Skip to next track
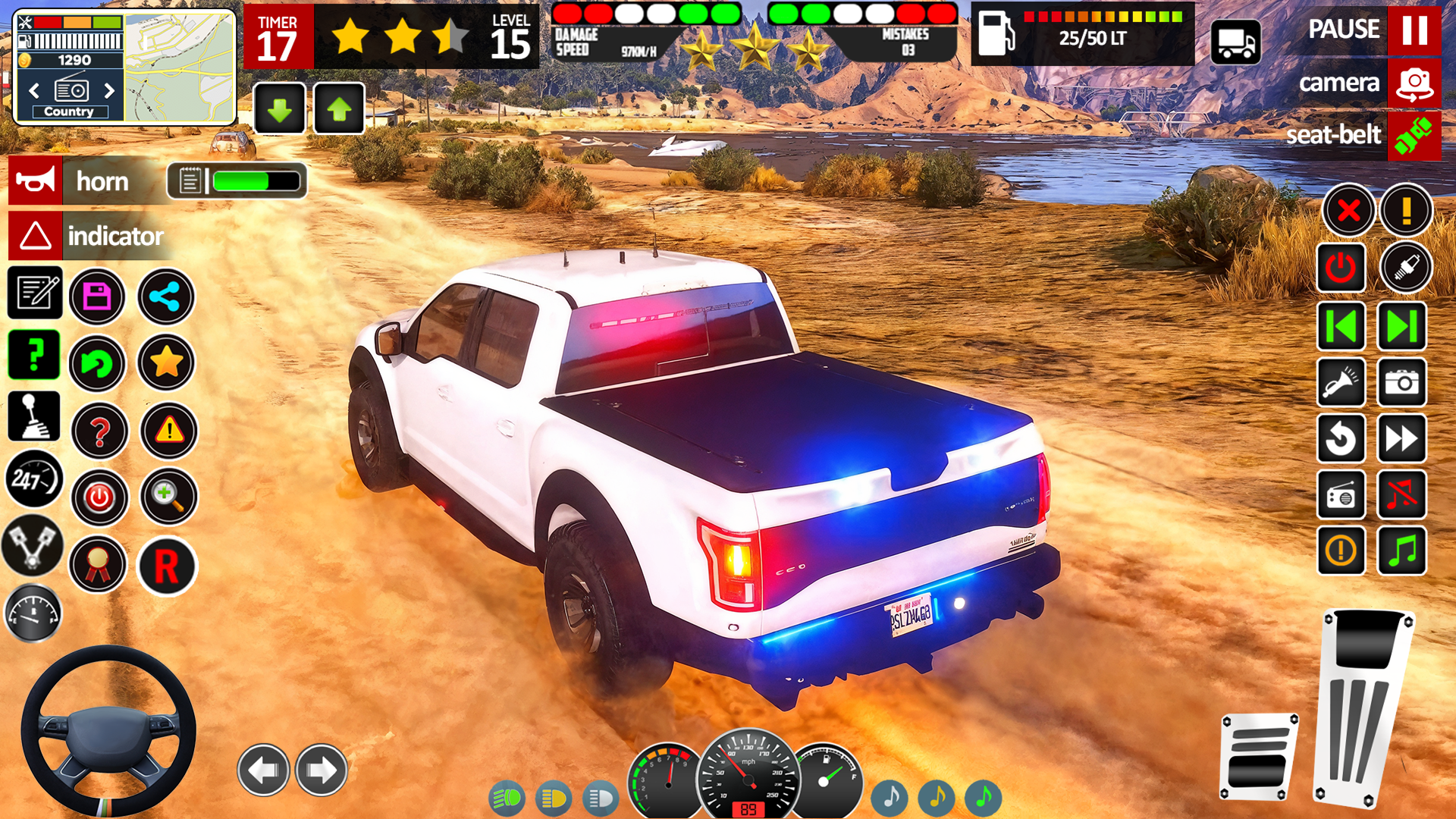The width and height of the screenshot is (1456, 819). 1401,326
